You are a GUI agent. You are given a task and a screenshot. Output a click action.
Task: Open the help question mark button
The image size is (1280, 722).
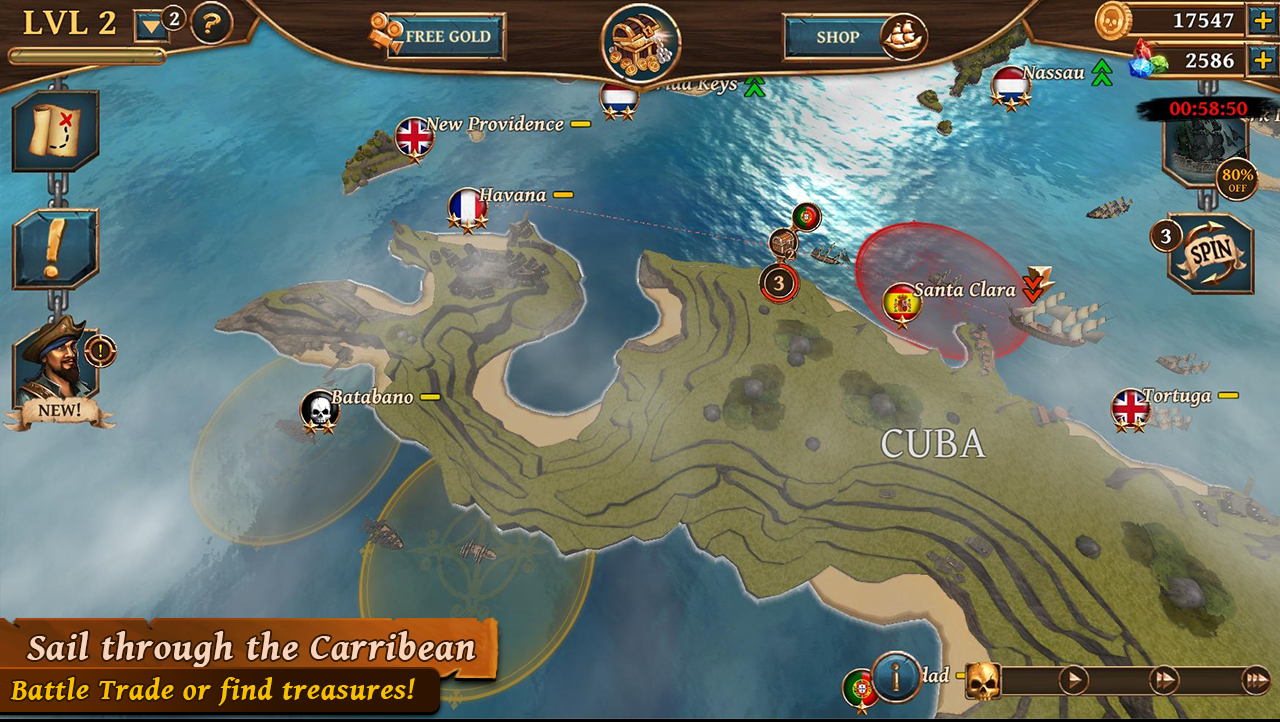pyautogui.click(x=211, y=23)
